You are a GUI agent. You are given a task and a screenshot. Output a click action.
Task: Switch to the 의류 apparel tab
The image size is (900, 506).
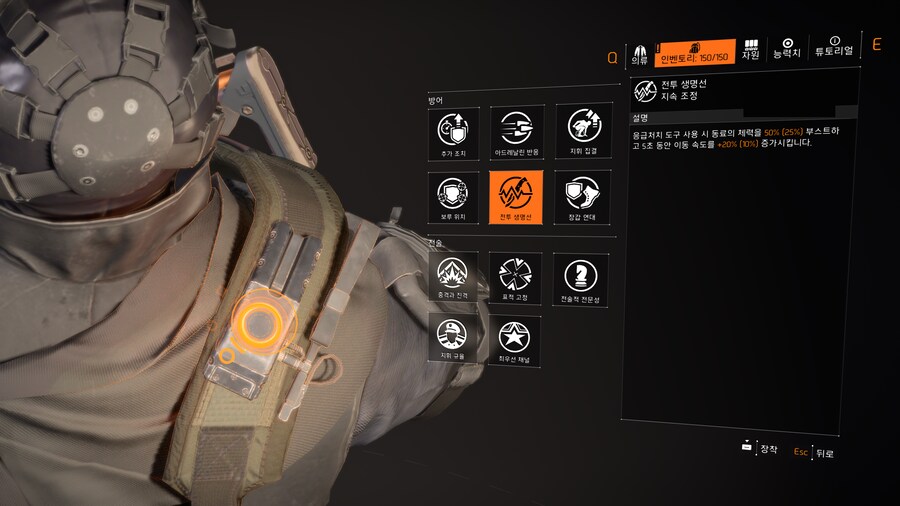(x=638, y=53)
